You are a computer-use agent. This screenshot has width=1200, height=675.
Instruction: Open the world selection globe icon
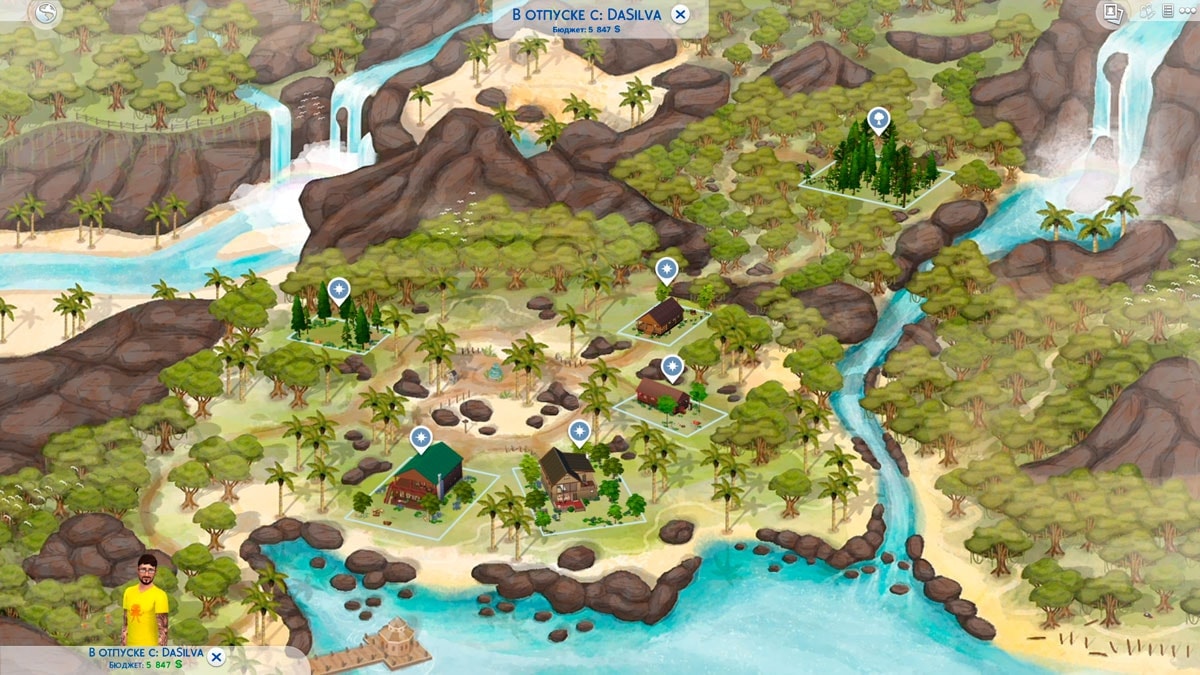[x=46, y=13]
